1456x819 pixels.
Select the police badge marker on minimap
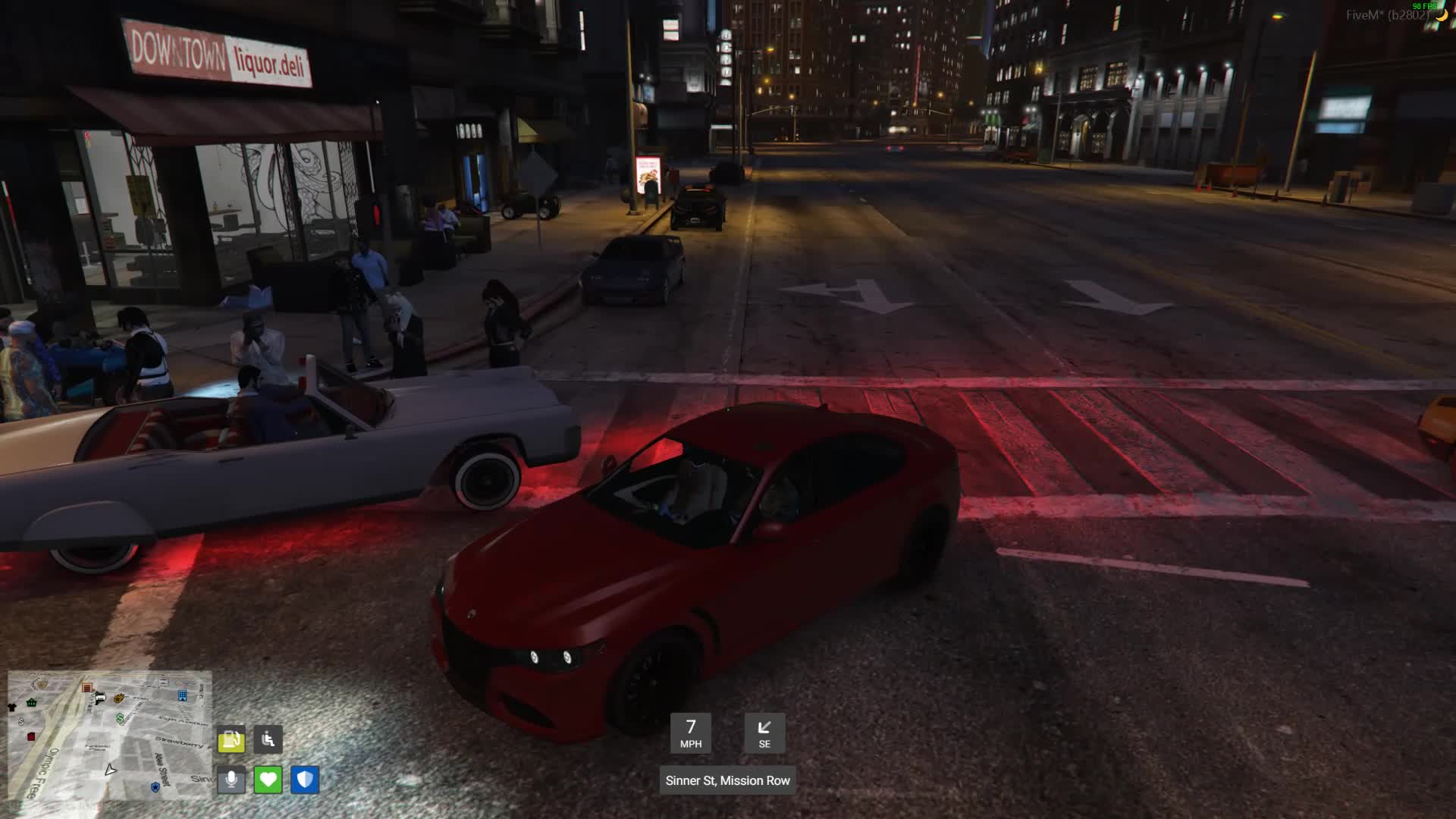155,787
